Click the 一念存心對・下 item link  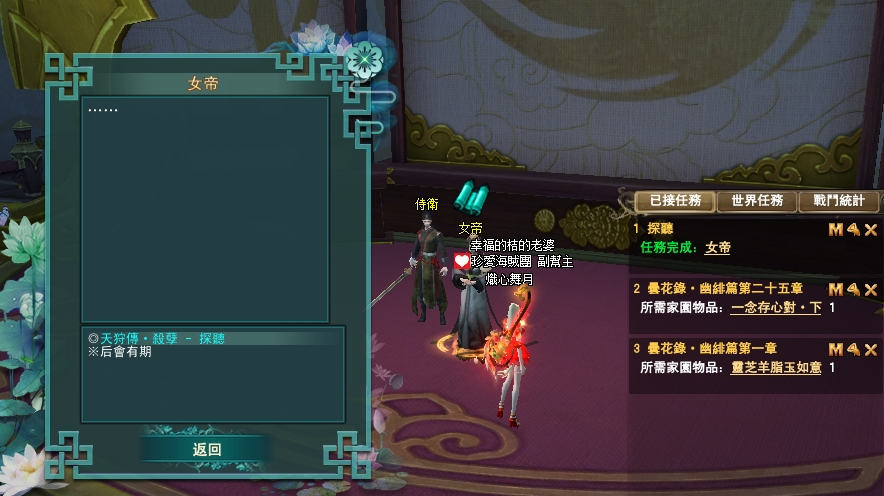[x=776, y=308]
